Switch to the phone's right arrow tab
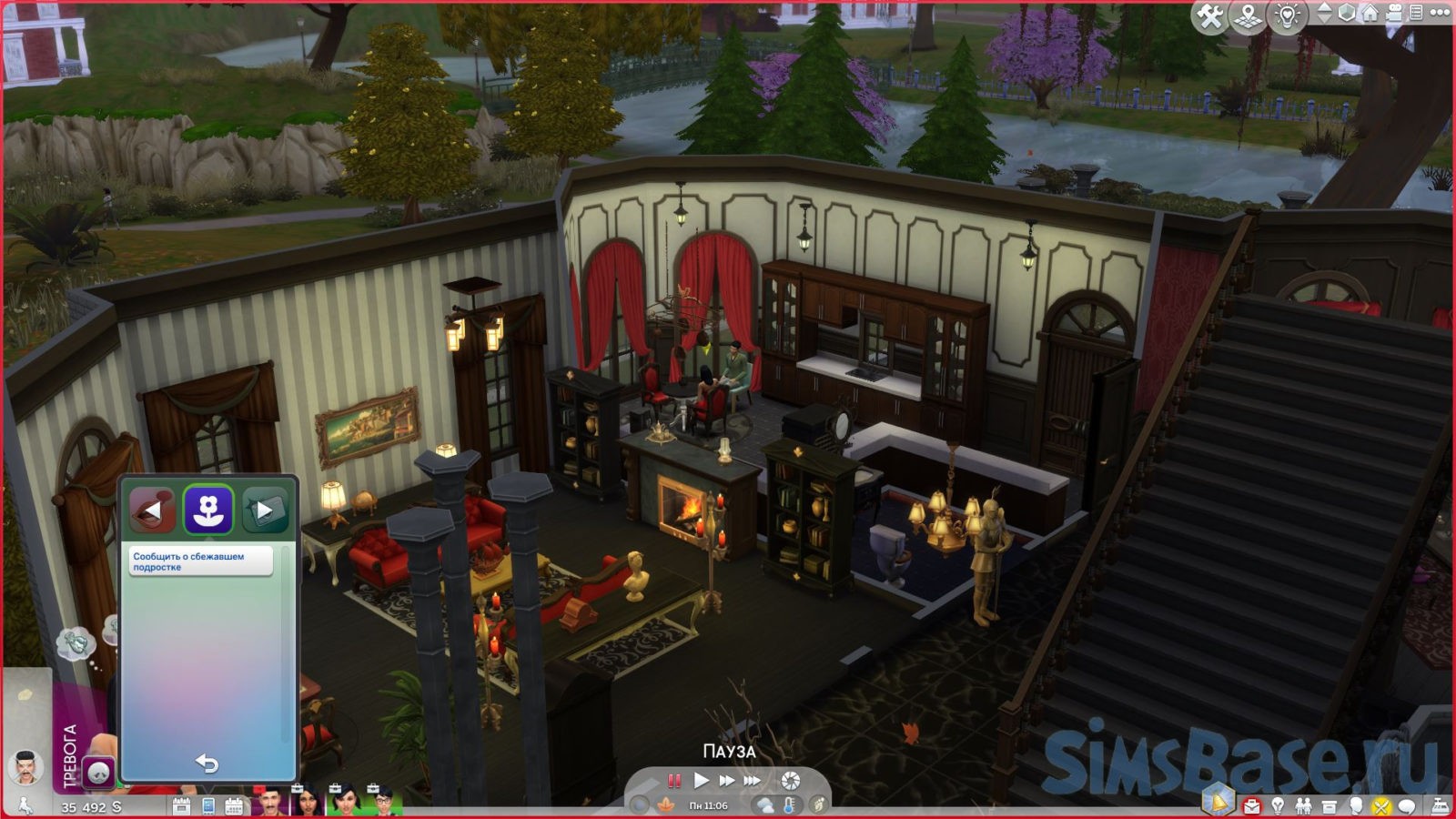 pyautogui.click(x=265, y=511)
